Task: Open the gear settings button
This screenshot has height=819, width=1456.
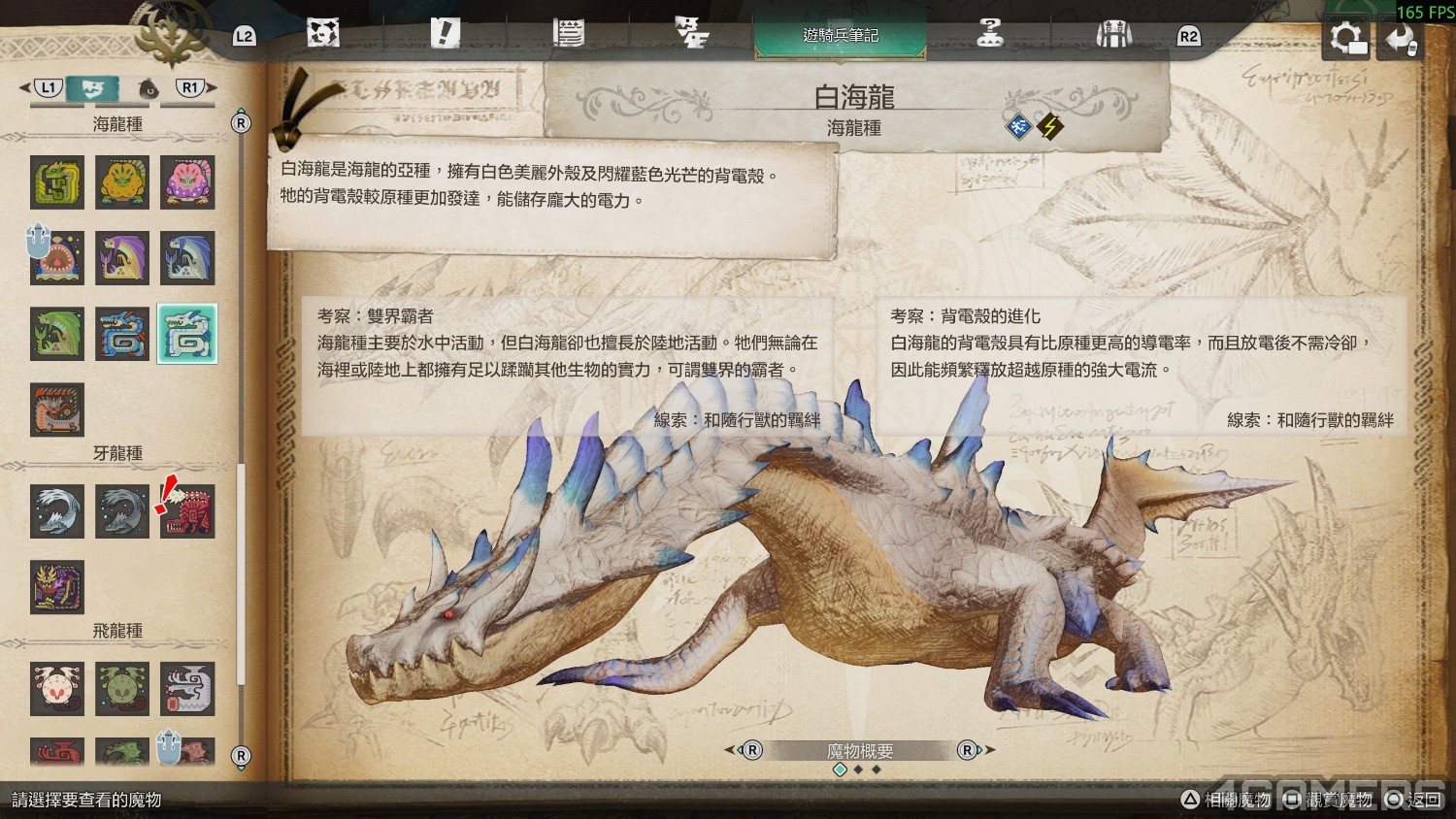Action: [x=1347, y=39]
